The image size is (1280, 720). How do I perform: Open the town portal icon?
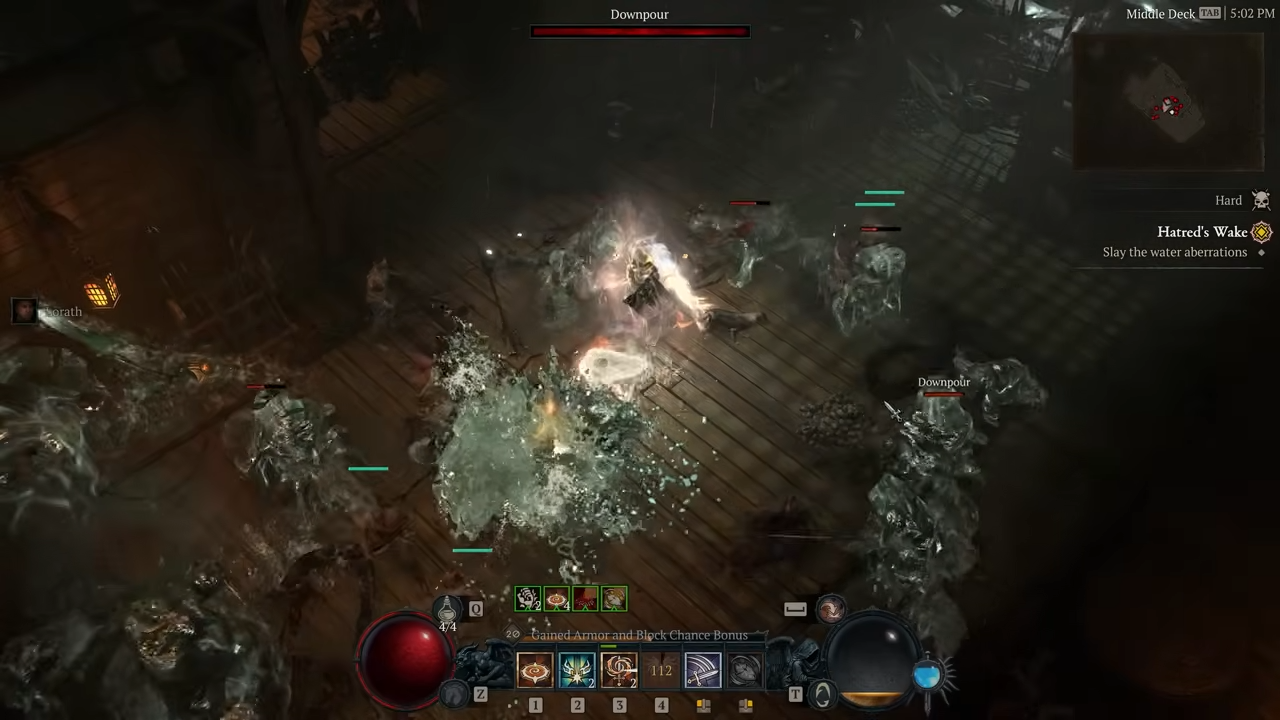click(822, 694)
